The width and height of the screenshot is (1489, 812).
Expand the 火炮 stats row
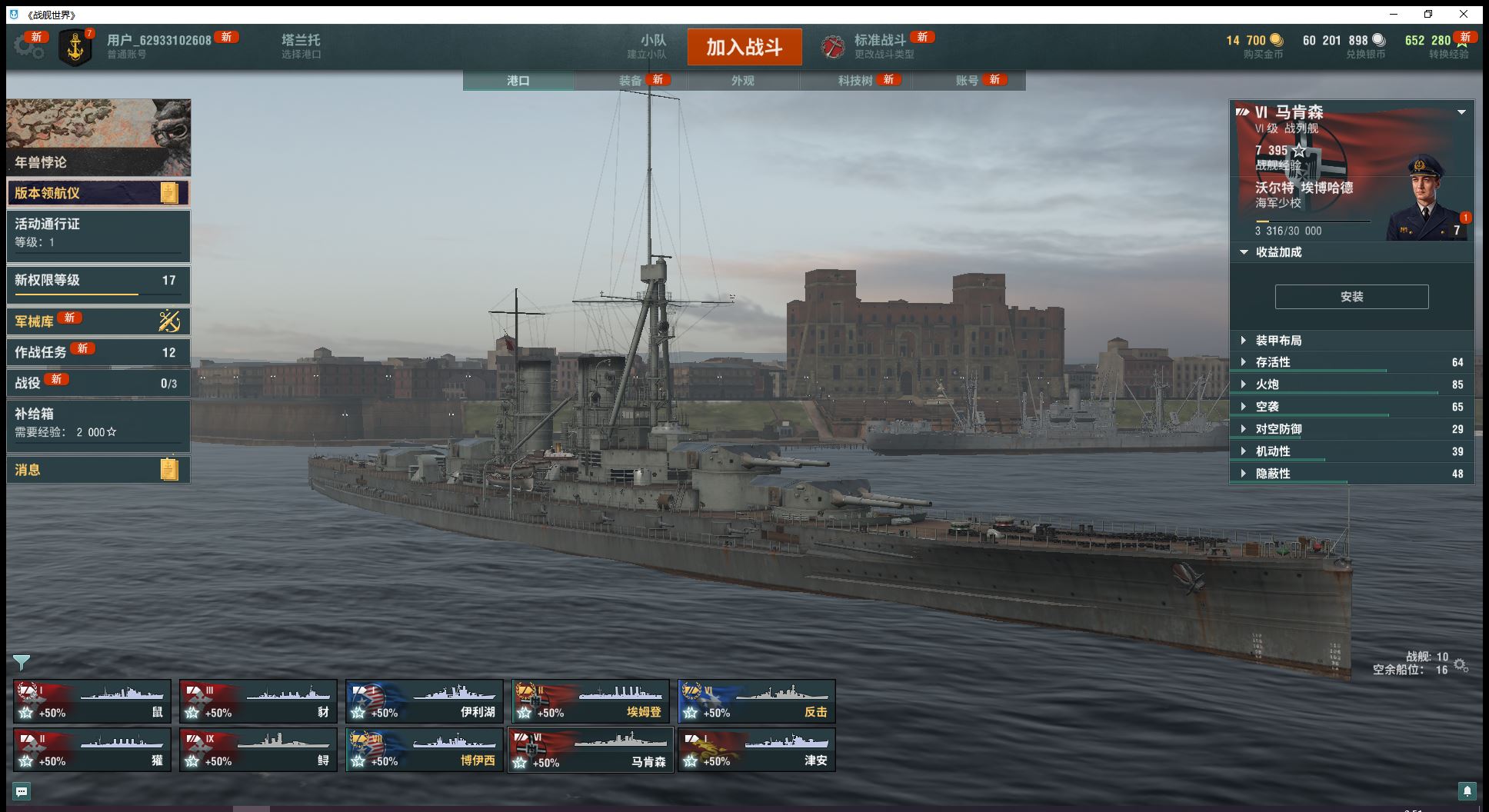click(1267, 384)
